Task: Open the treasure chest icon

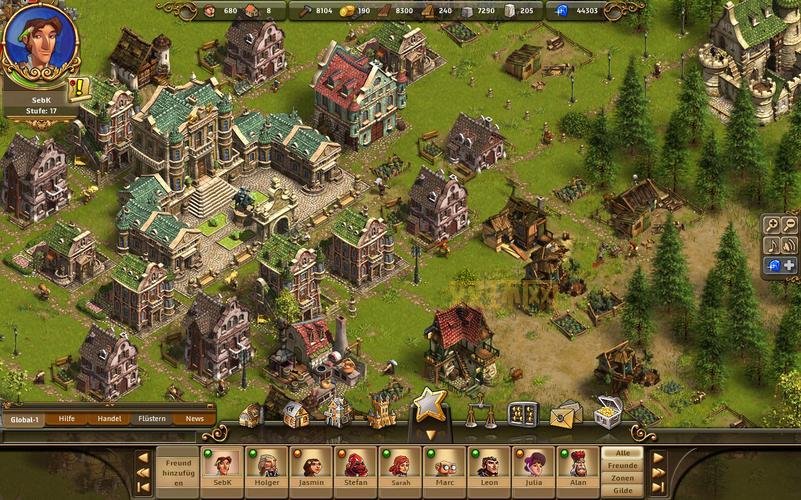Action: pyautogui.click(x=608, y=412)
